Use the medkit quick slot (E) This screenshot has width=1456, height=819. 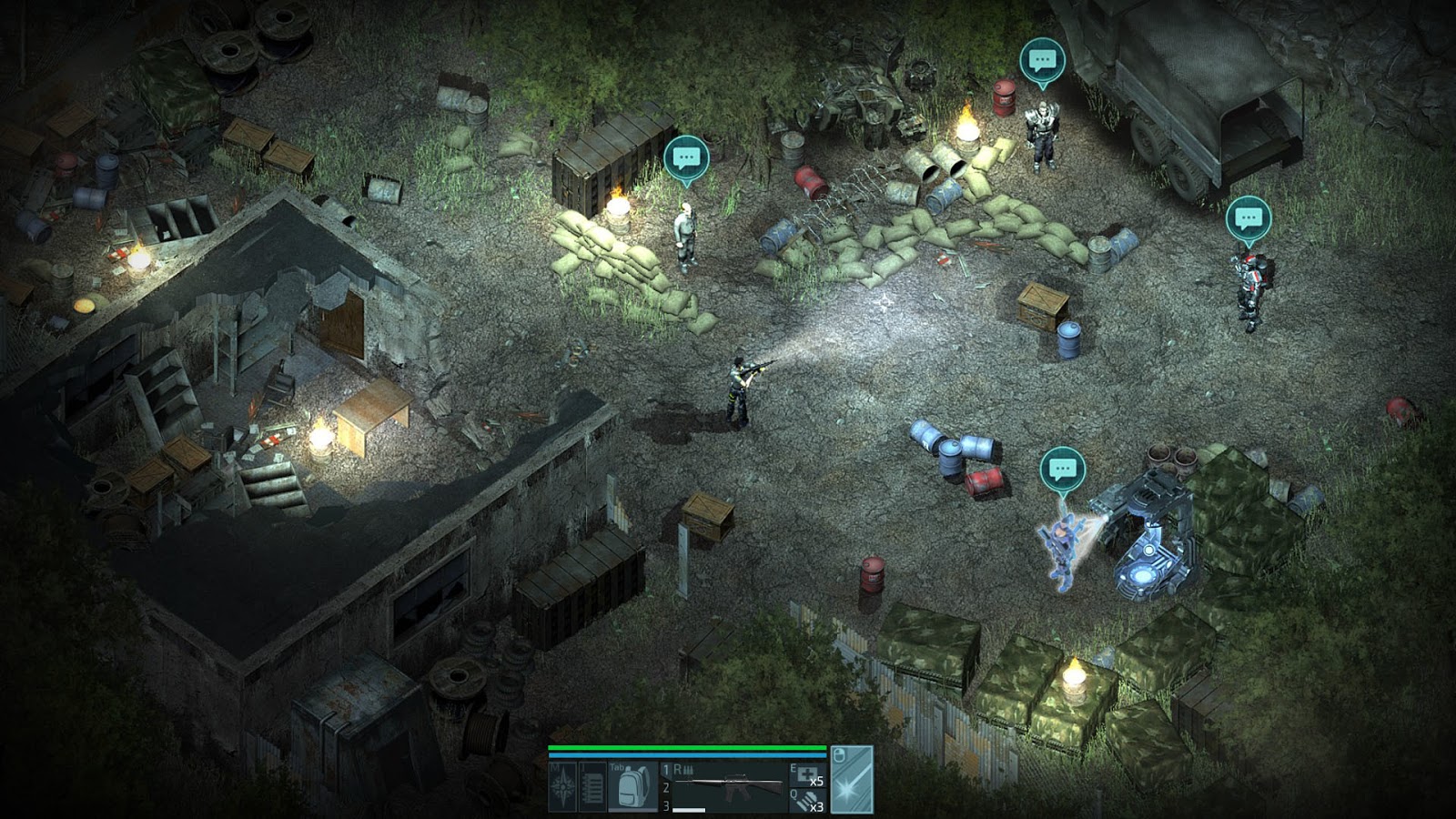(805, 773)
